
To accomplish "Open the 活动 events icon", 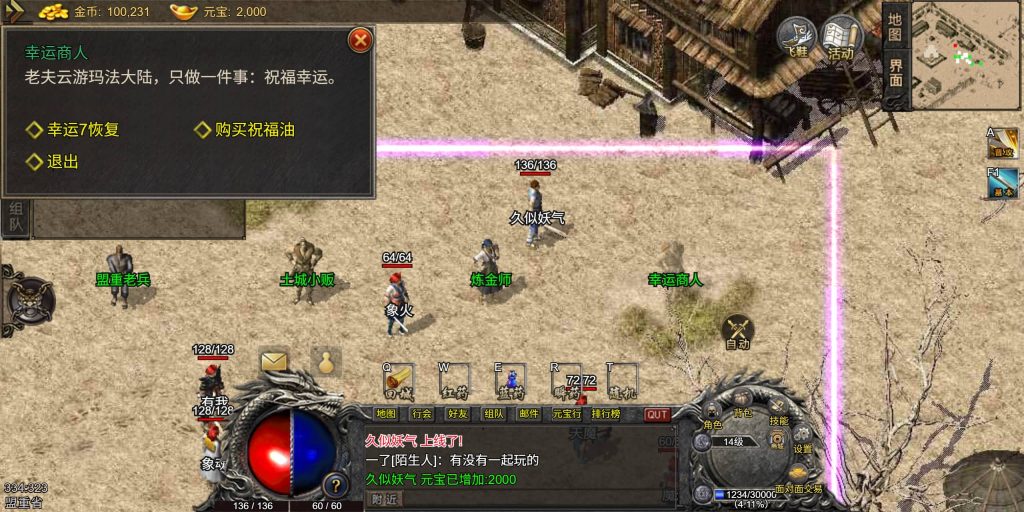I will (x=841, y=40).
